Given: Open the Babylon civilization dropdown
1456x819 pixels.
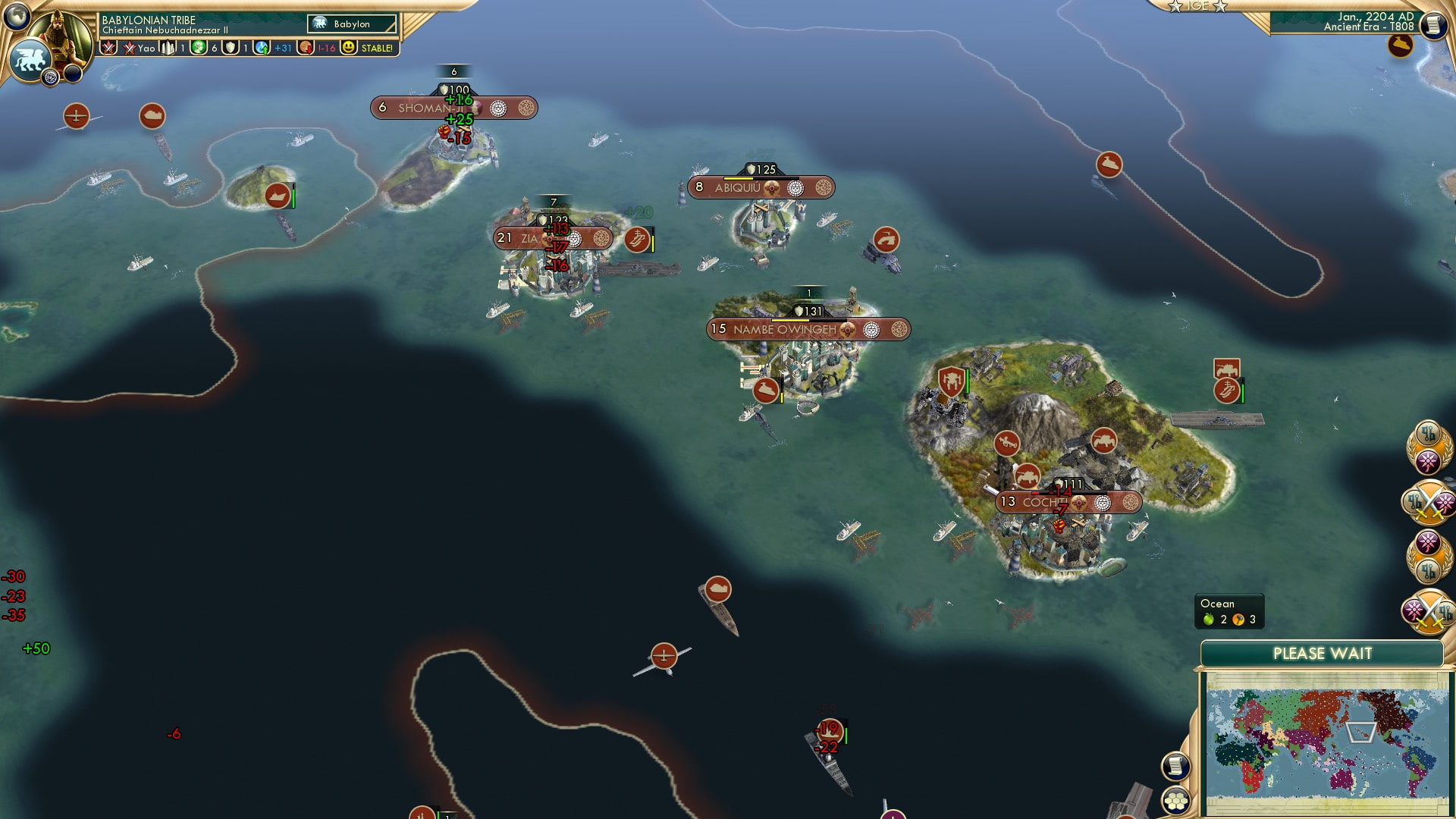Looking at the screenshot, I should click(350, 24).
